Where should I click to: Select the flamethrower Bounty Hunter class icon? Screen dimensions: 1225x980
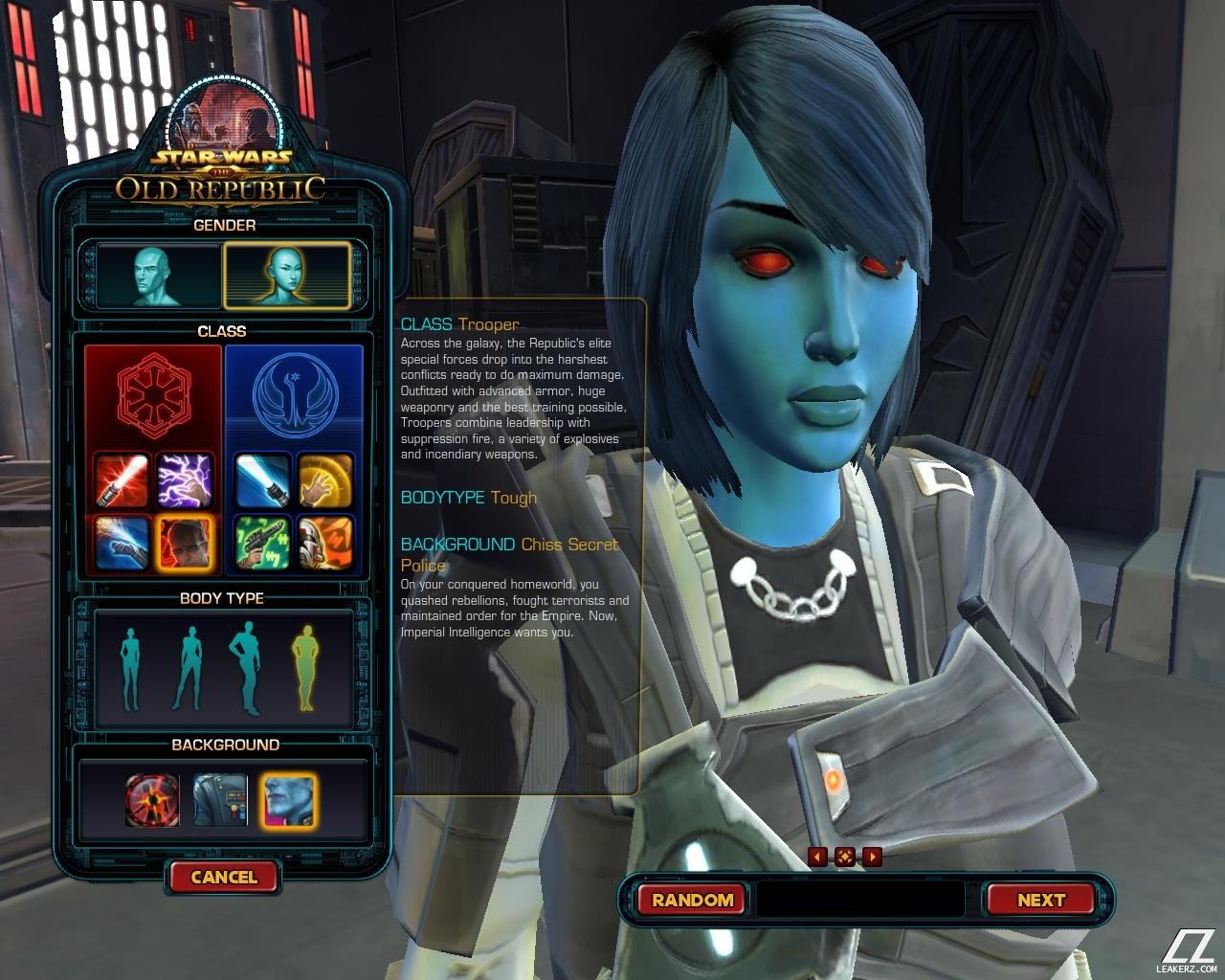[122, 543]
